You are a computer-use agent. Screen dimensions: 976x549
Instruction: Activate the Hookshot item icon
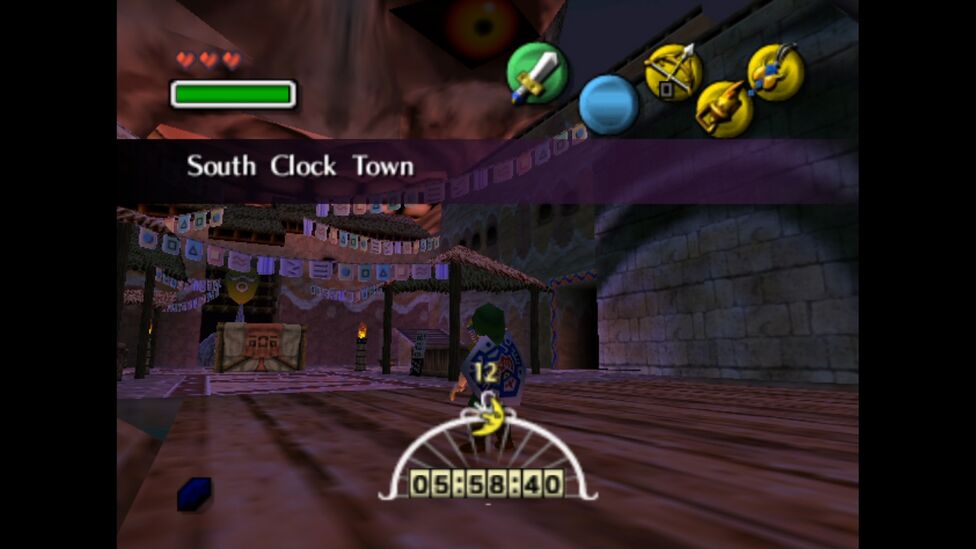(724, 109)
